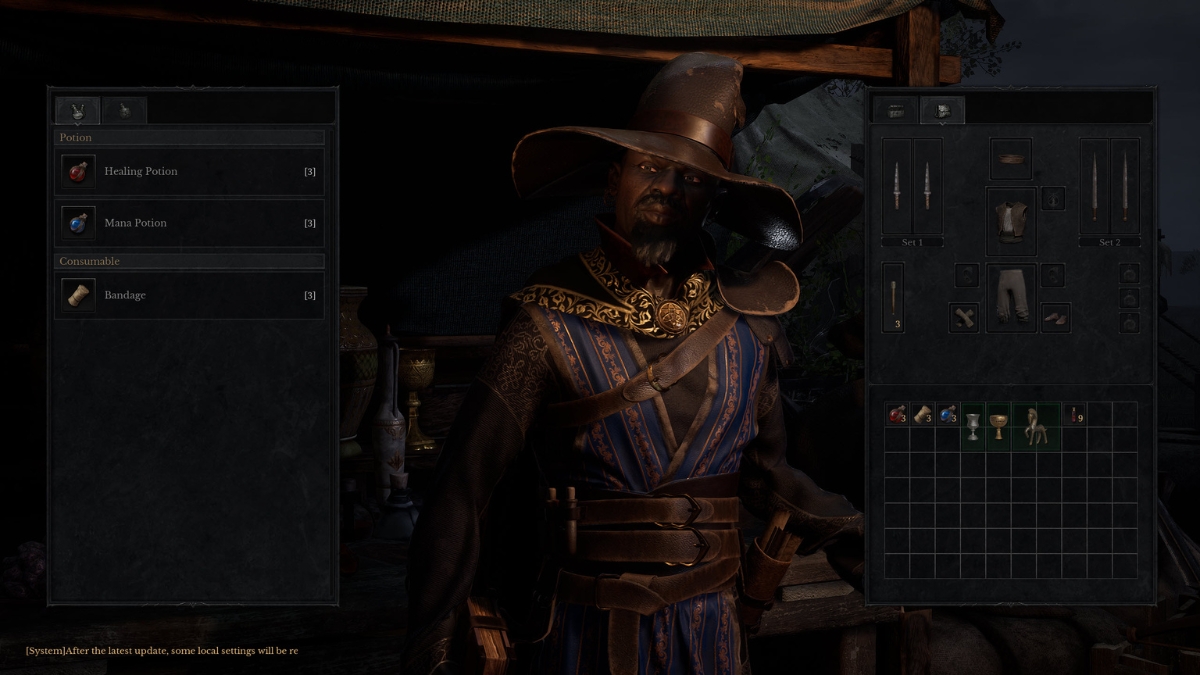Click the small red vial stack of 9
1200x675 pixels.
click(x=1074, y=414)
